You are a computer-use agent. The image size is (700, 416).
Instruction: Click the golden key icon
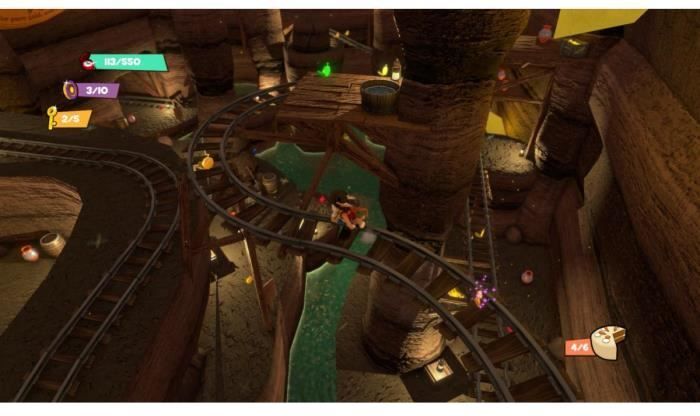pos(52,120)
